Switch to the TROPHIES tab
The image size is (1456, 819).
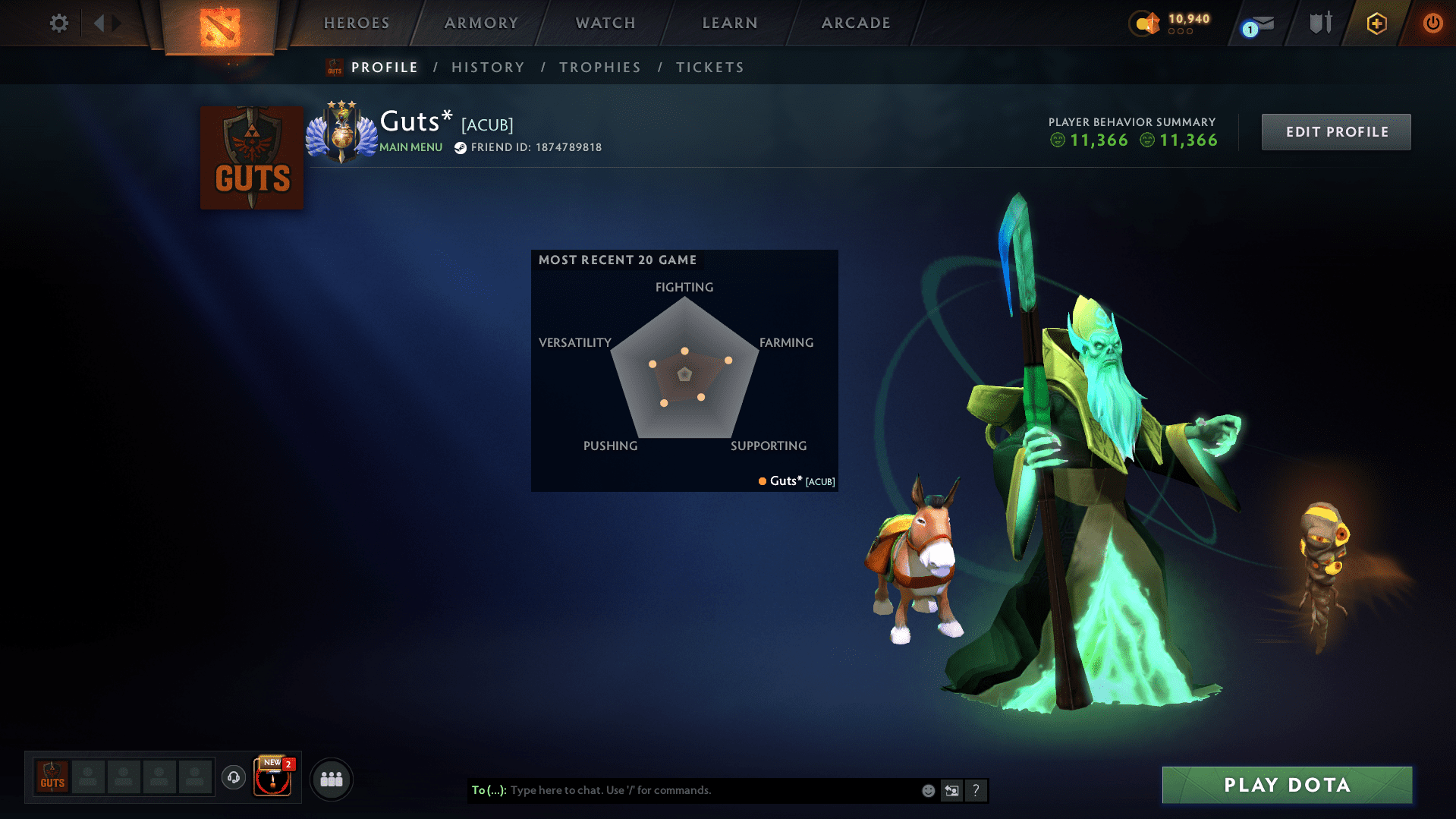pos(599,67)
